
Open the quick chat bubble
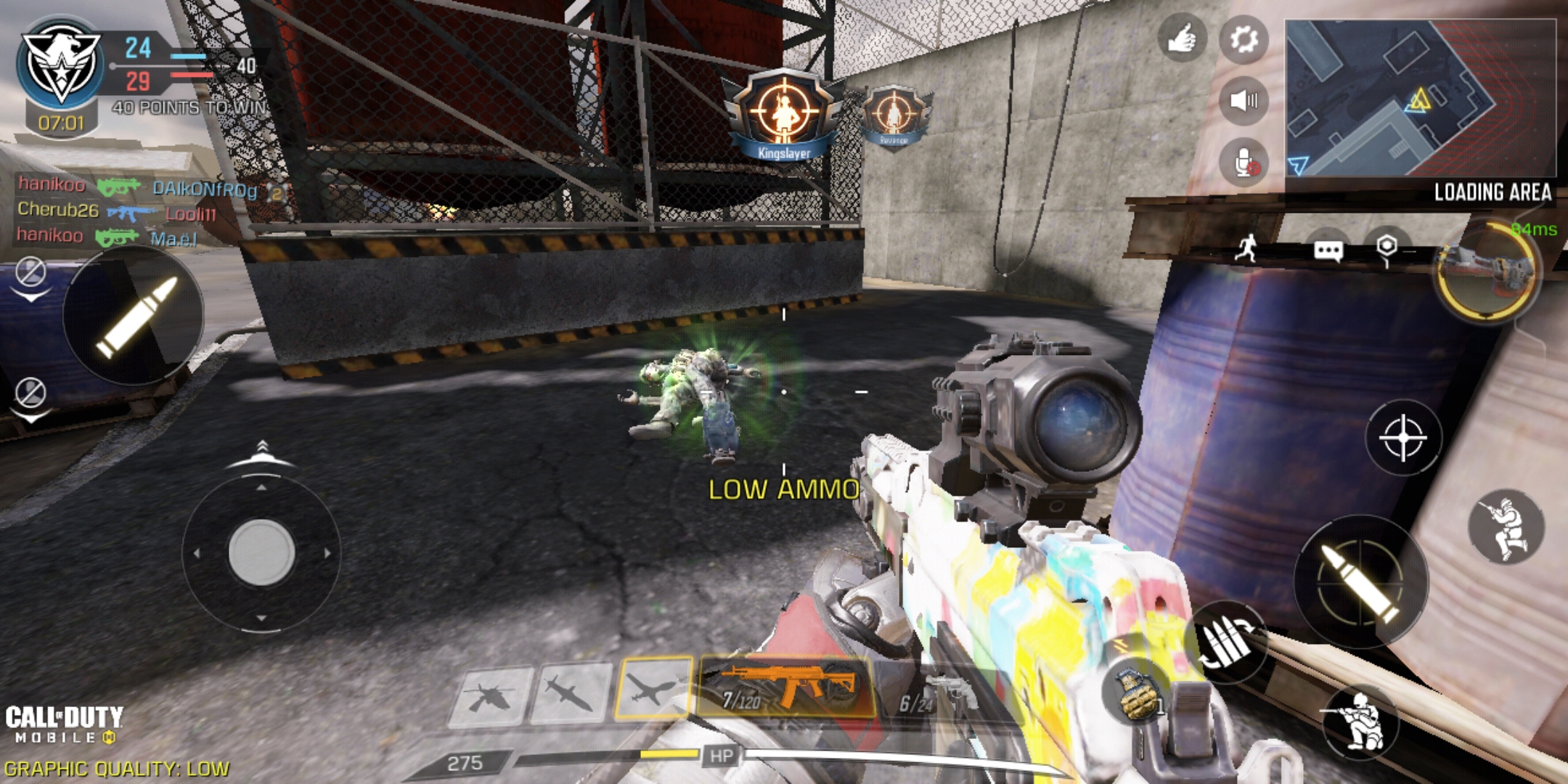(1328, 251)
